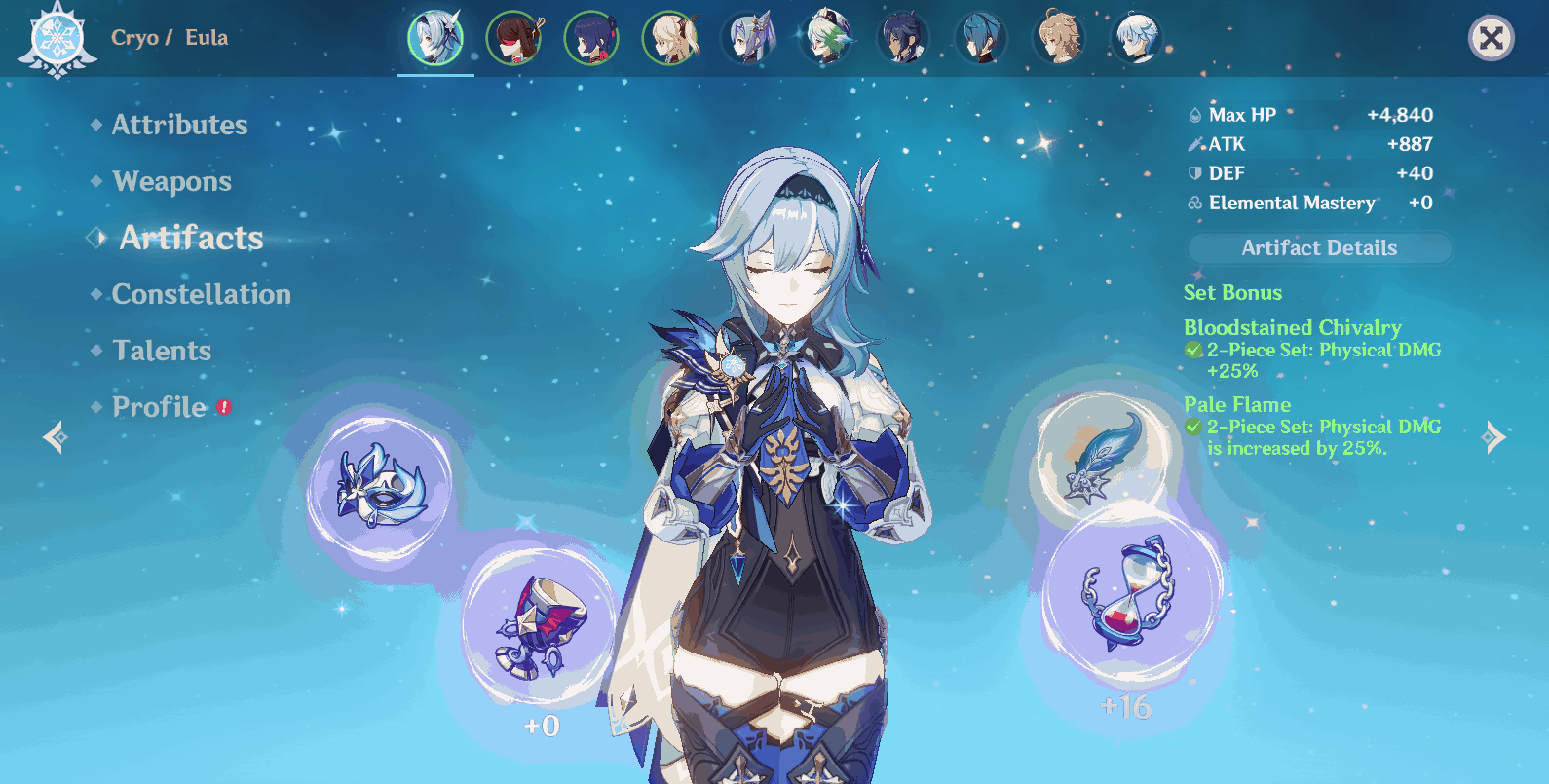Screen dimensions: 1549x784
Task: Select Eula's portrait in the character row
Action: click(x=435, y=39)
